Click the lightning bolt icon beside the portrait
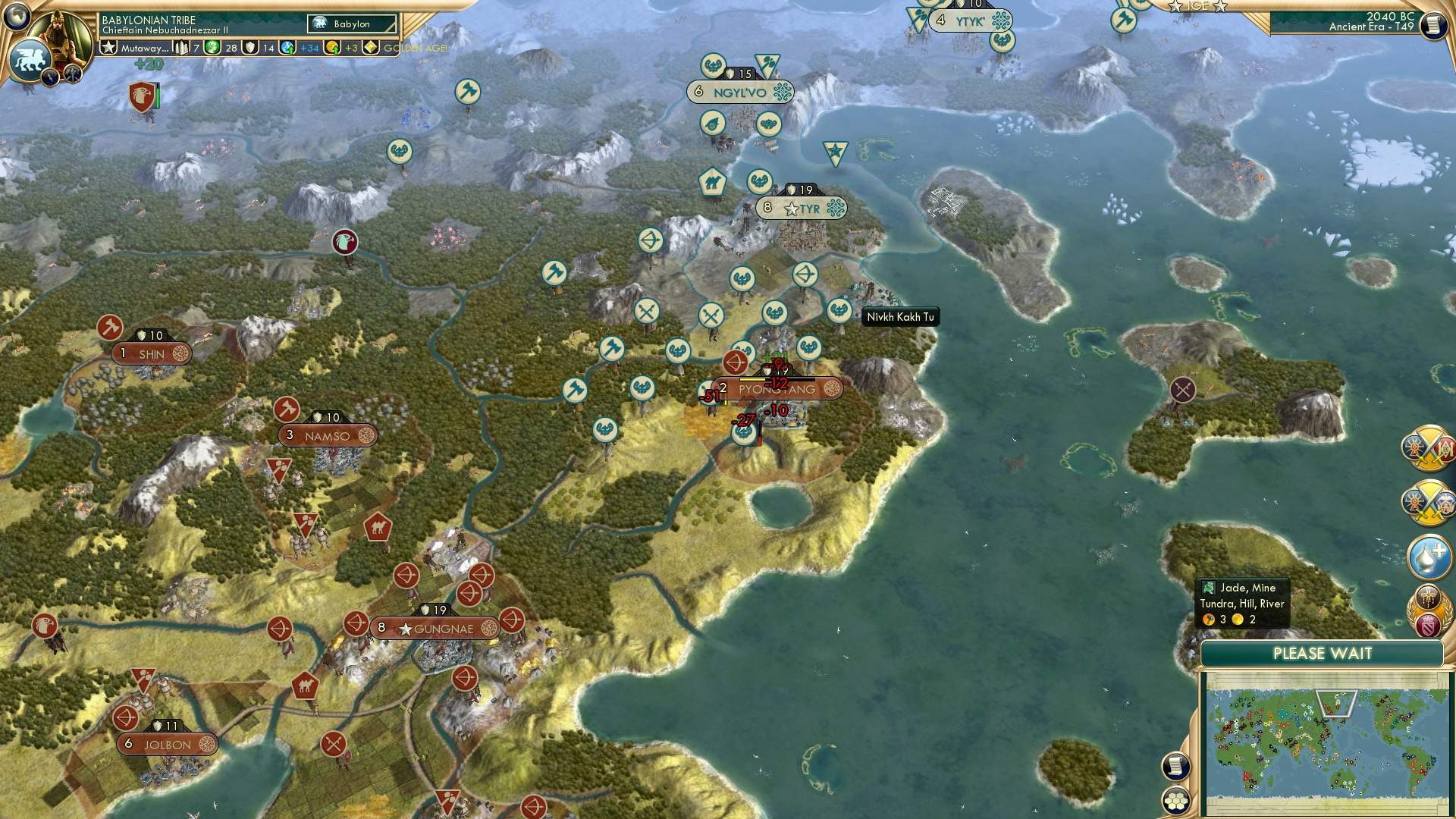1456x819 pixels. [x=50, y=76]
